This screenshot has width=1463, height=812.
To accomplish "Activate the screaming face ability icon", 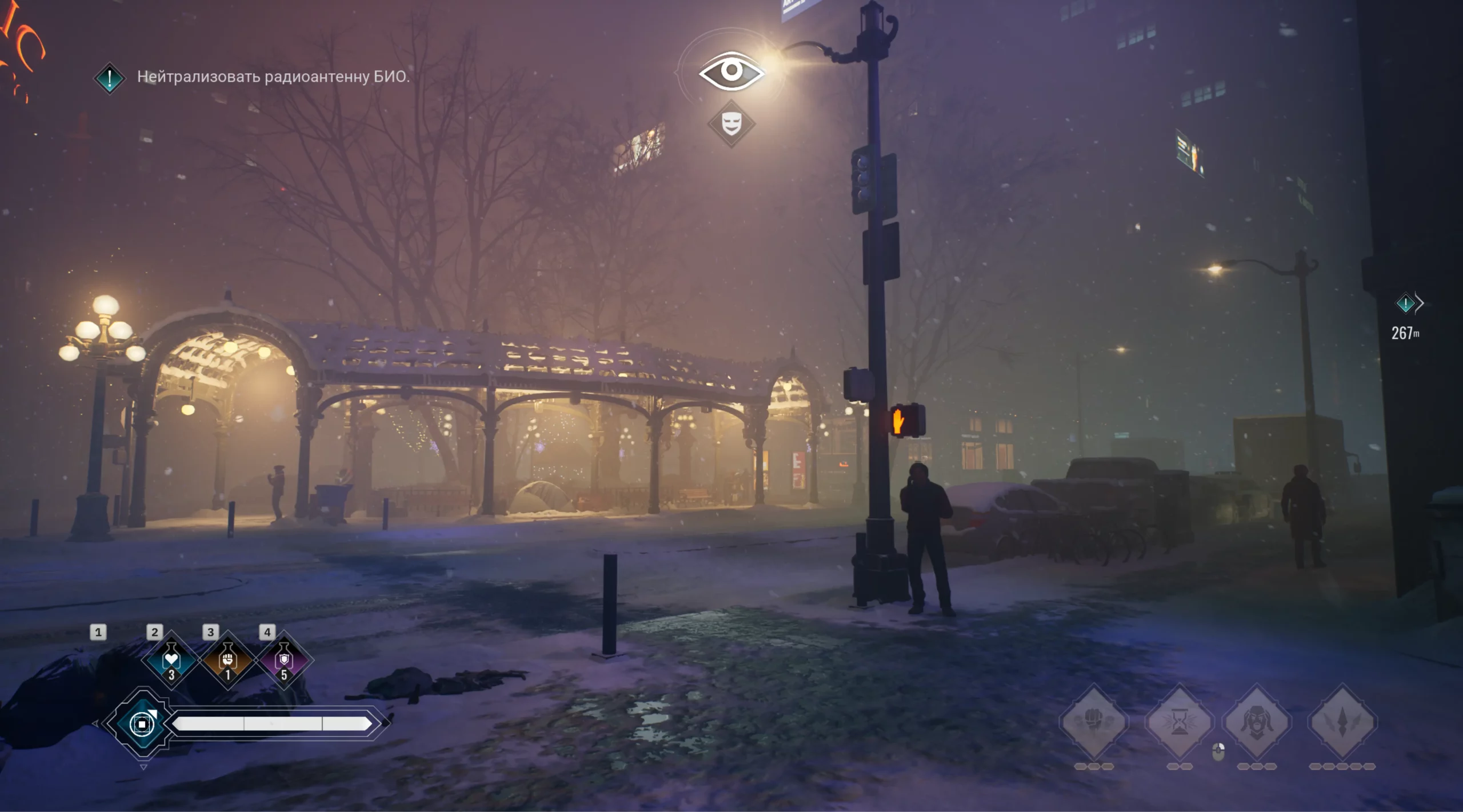I will pyautogui.click(x=1257, y=722).
